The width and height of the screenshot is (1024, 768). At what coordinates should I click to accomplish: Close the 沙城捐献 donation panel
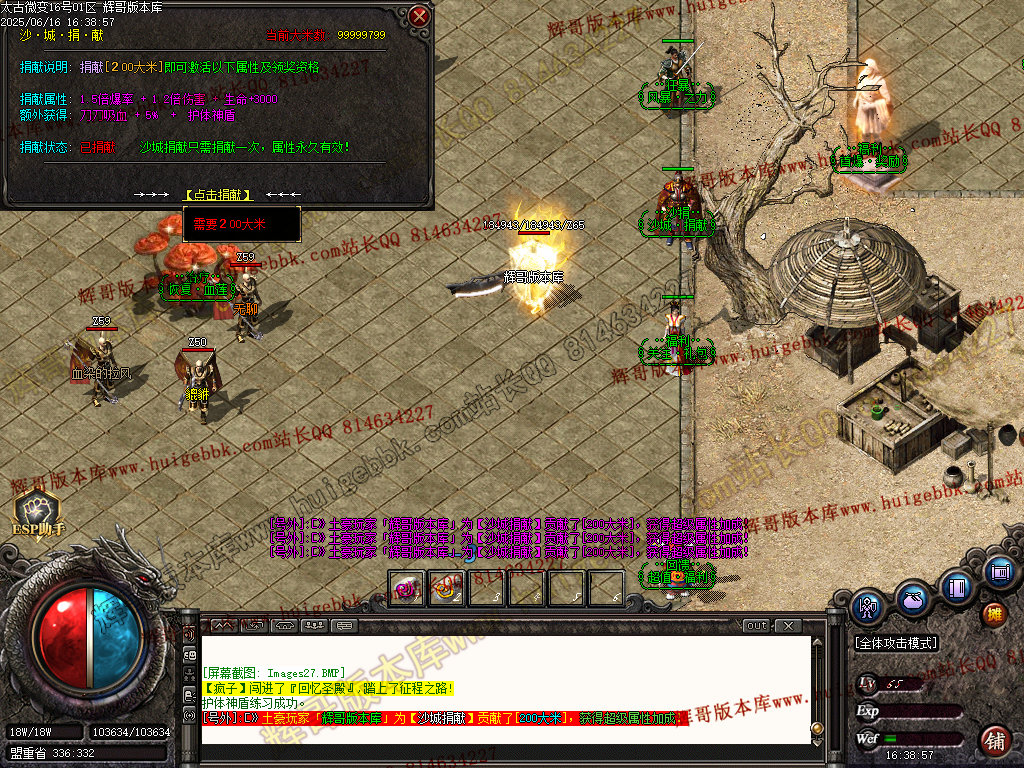tap(420, 16)
